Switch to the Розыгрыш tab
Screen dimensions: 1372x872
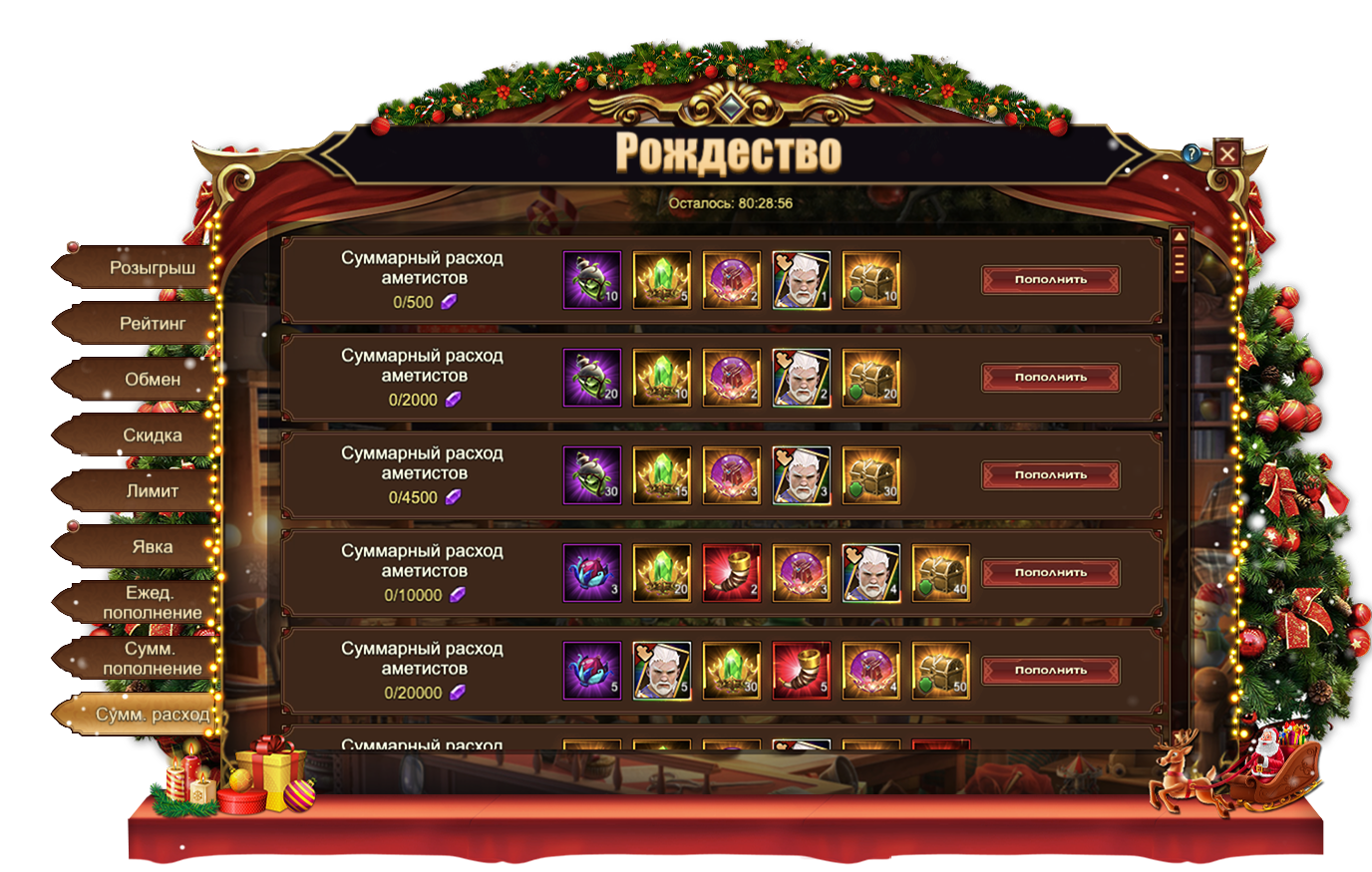pos(152,268)
